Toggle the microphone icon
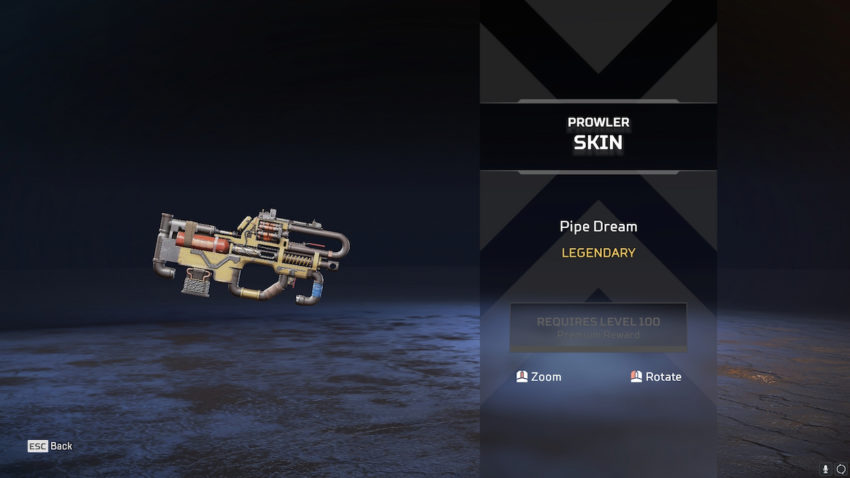The height and width of the screenshot is (478, 850). pos(826,469)
